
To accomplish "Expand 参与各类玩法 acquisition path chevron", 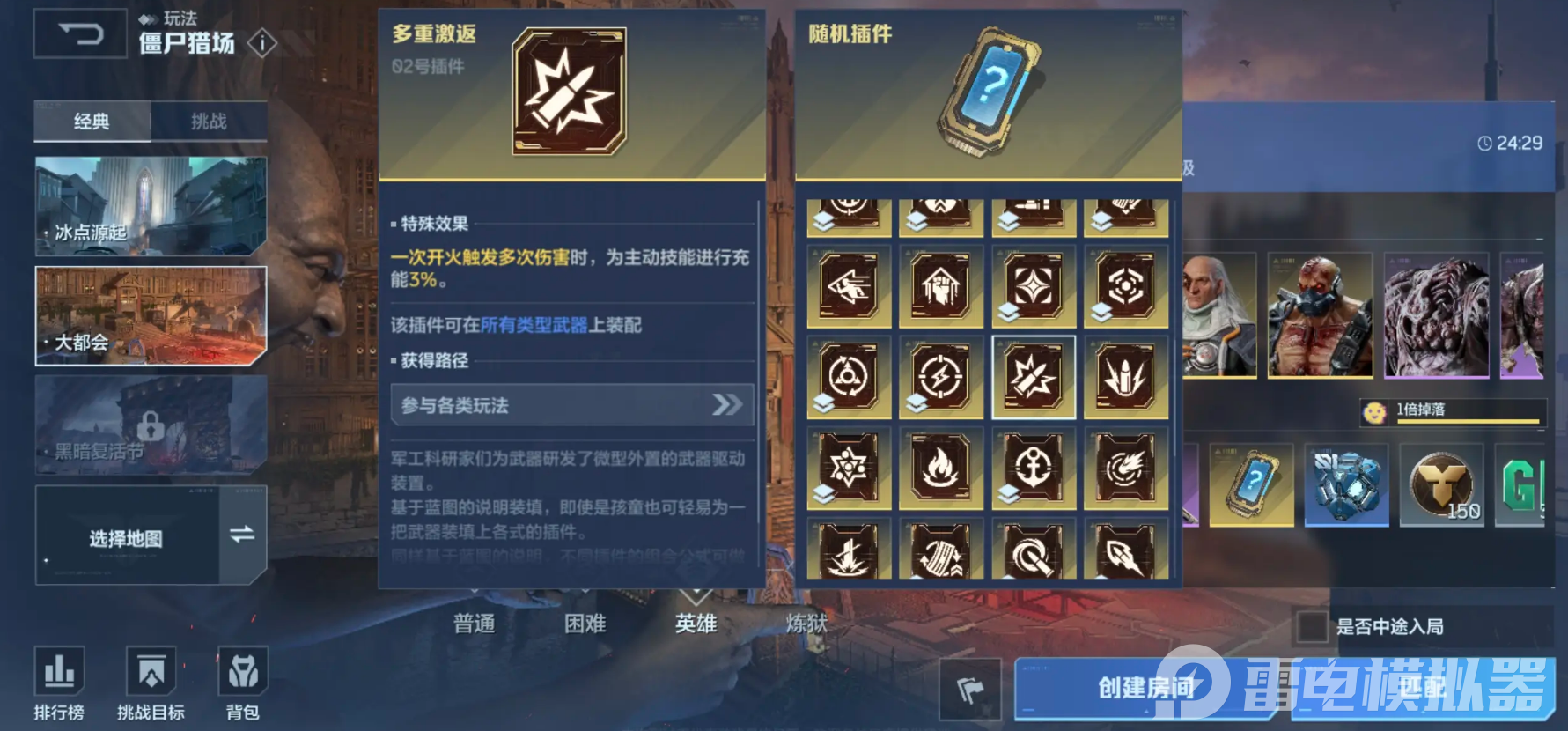I will point(725,405).
